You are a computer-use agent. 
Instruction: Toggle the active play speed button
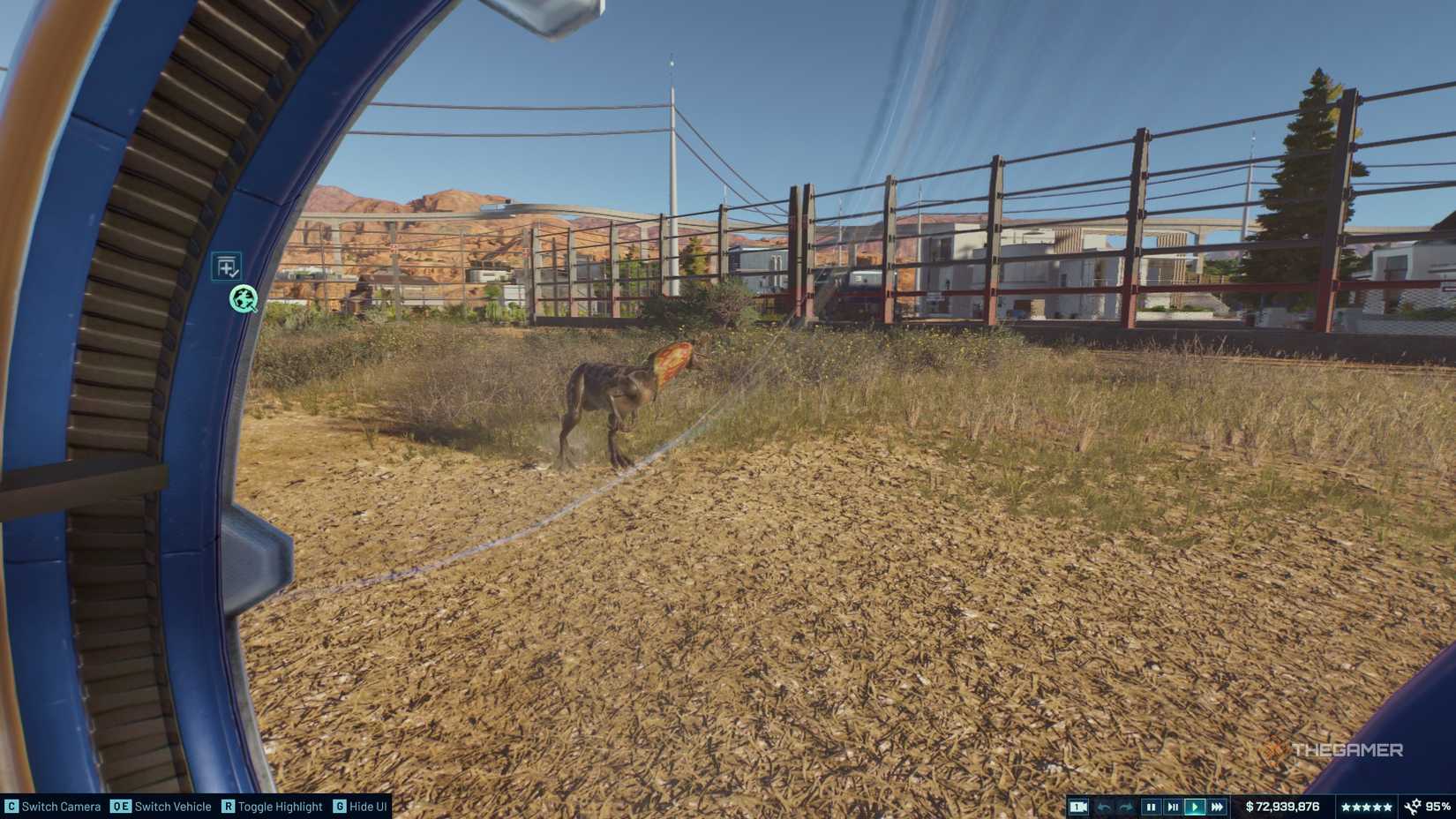point(1195,806)
